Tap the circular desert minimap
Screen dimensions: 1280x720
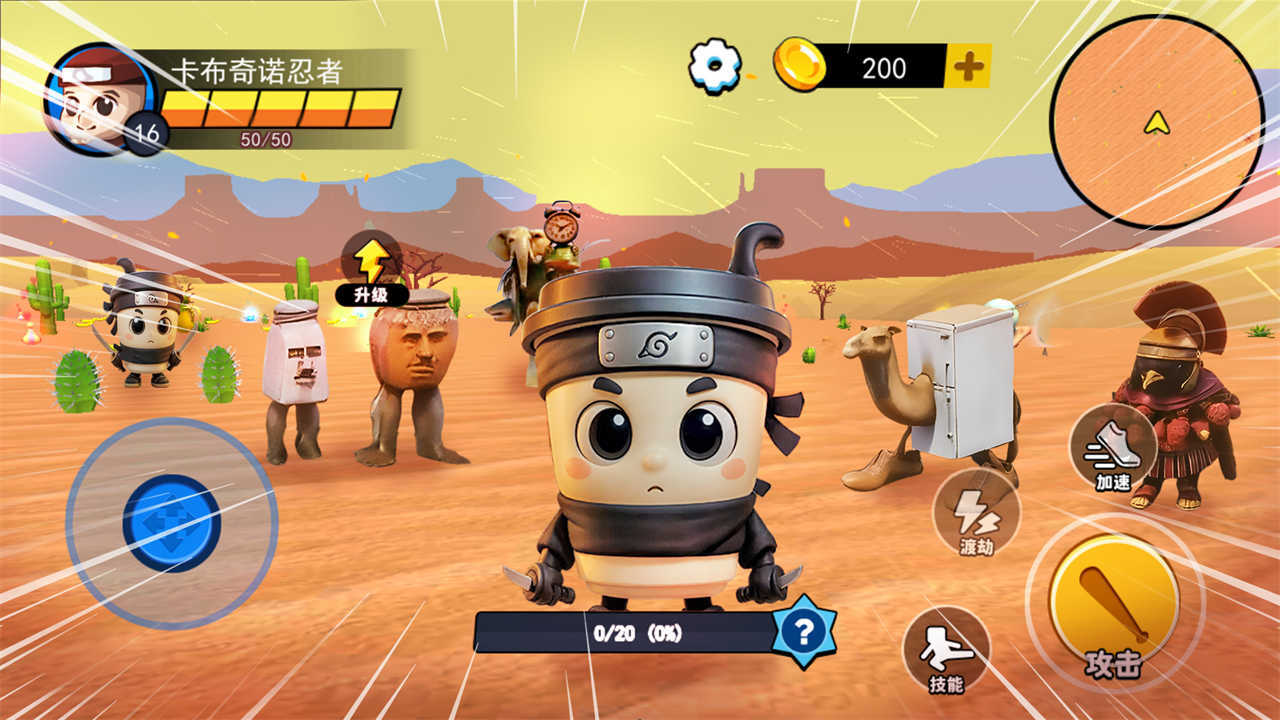point(1156,121)
